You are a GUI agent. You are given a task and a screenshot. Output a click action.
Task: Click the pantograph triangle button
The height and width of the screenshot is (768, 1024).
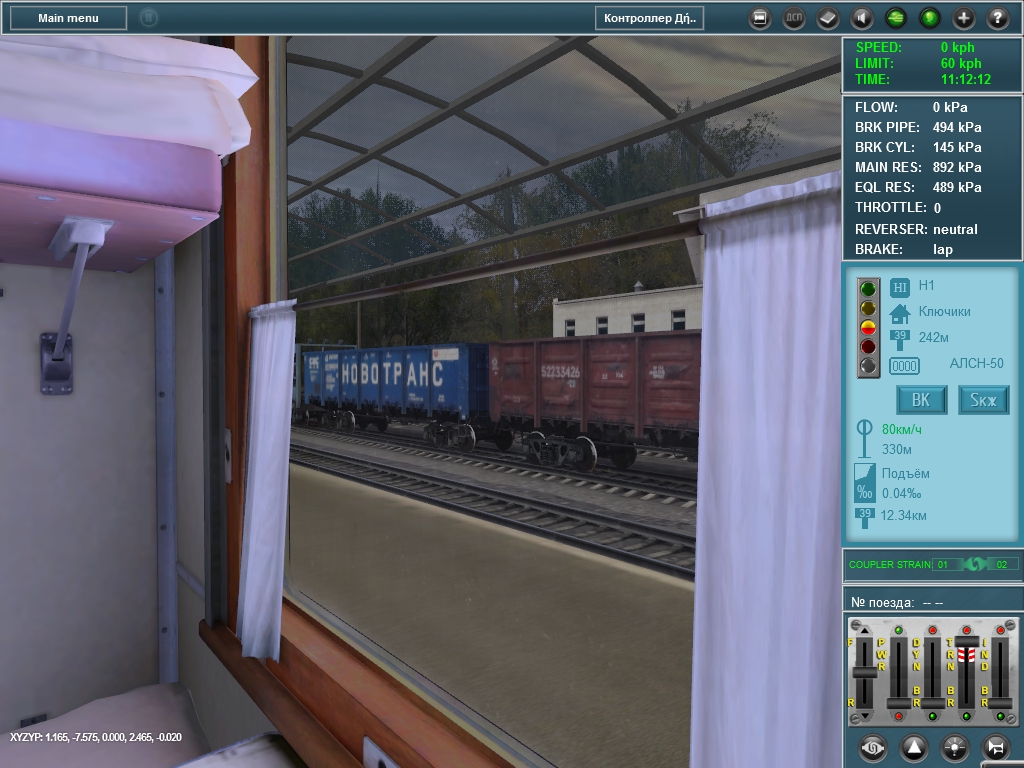point(914,747)
